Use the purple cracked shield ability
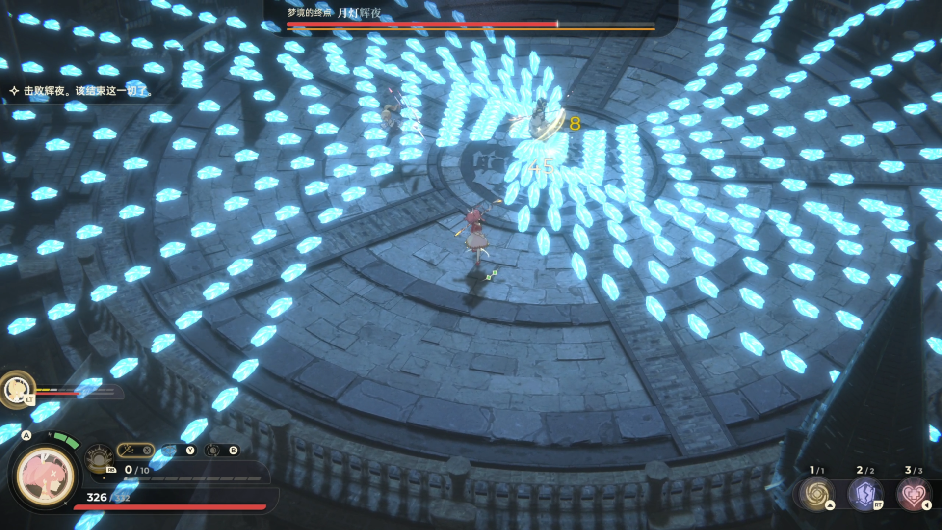The image size is (942, 530). coord(864,493)
